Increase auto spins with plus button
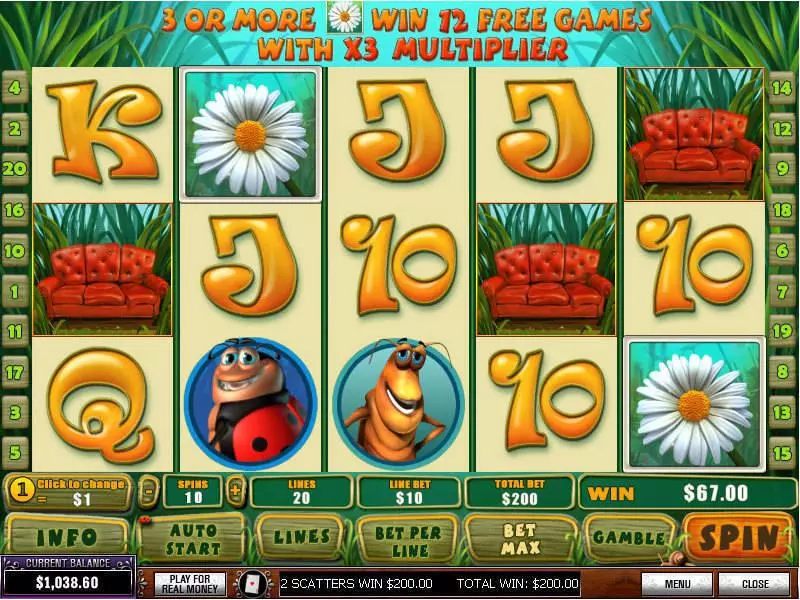The image size is (800, 600). (236, 492)
